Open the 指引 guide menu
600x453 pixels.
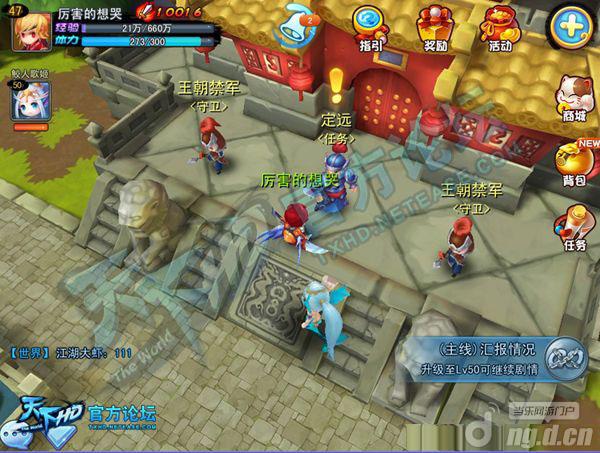pos(369,27)
